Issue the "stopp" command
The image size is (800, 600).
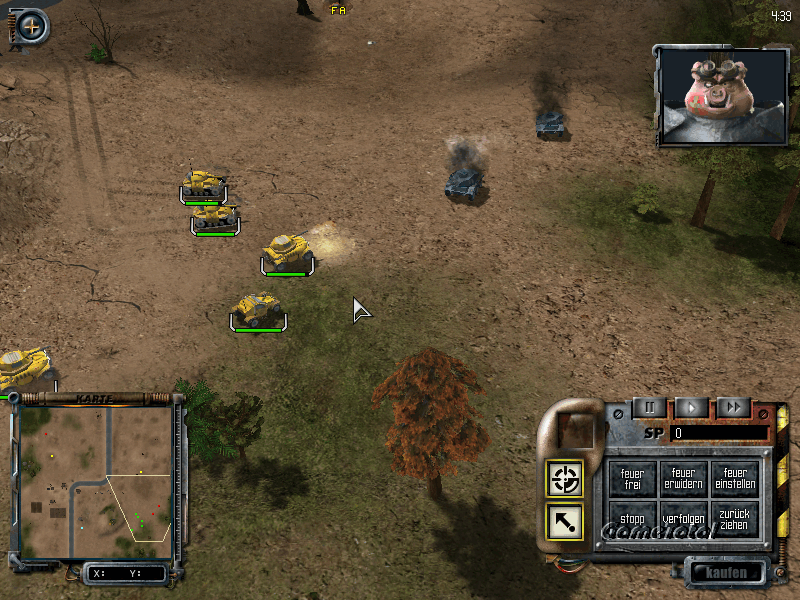[x=632, y=519]
